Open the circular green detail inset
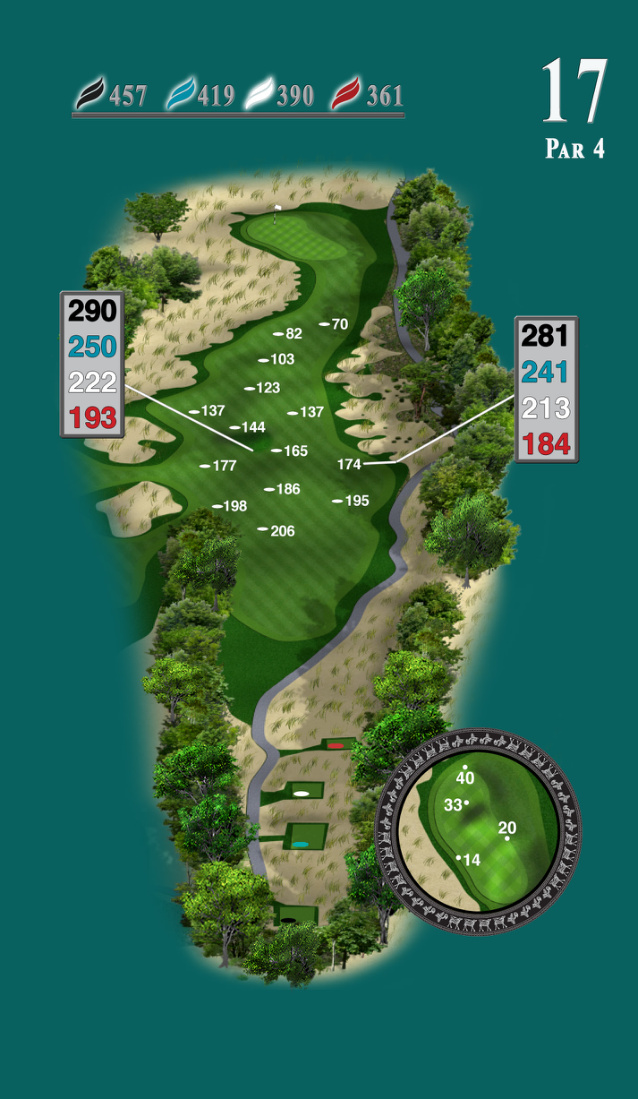This screenshot has height=1099, width=638. click(x=478, y=832)
